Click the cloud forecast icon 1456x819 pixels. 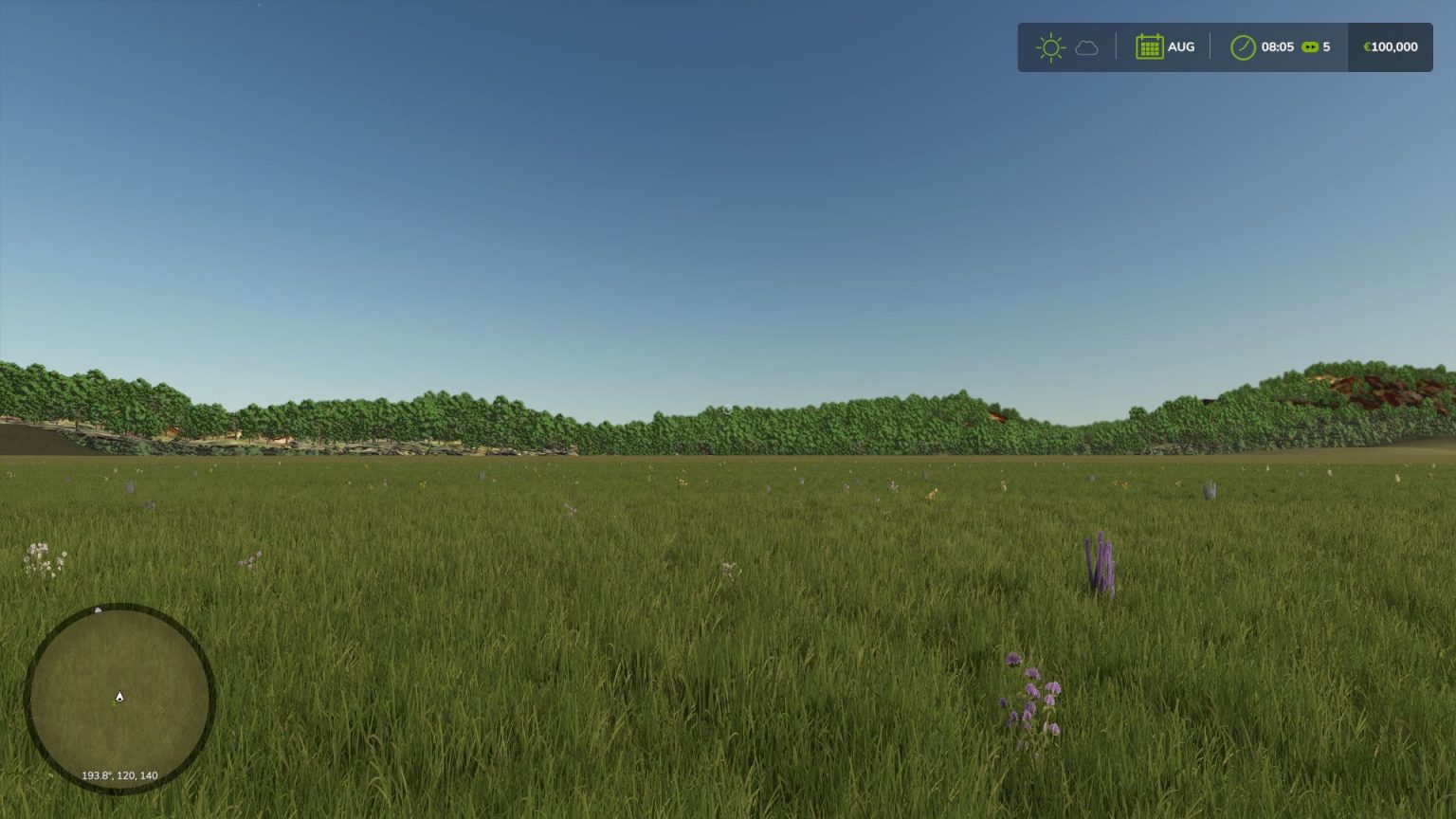(x=1086, y=47)
